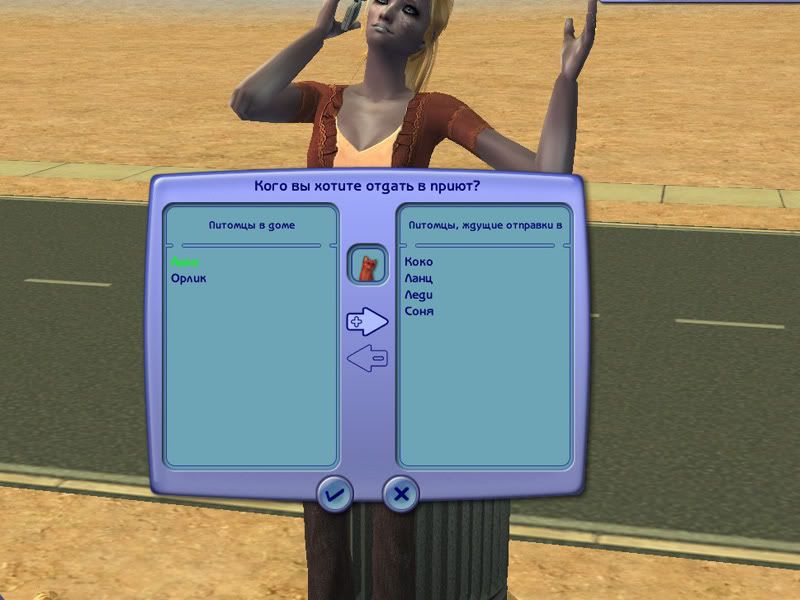This screenshot has width=800, height=600.
Task: Click the right arrow add button
Action: (x=367, y=321)
